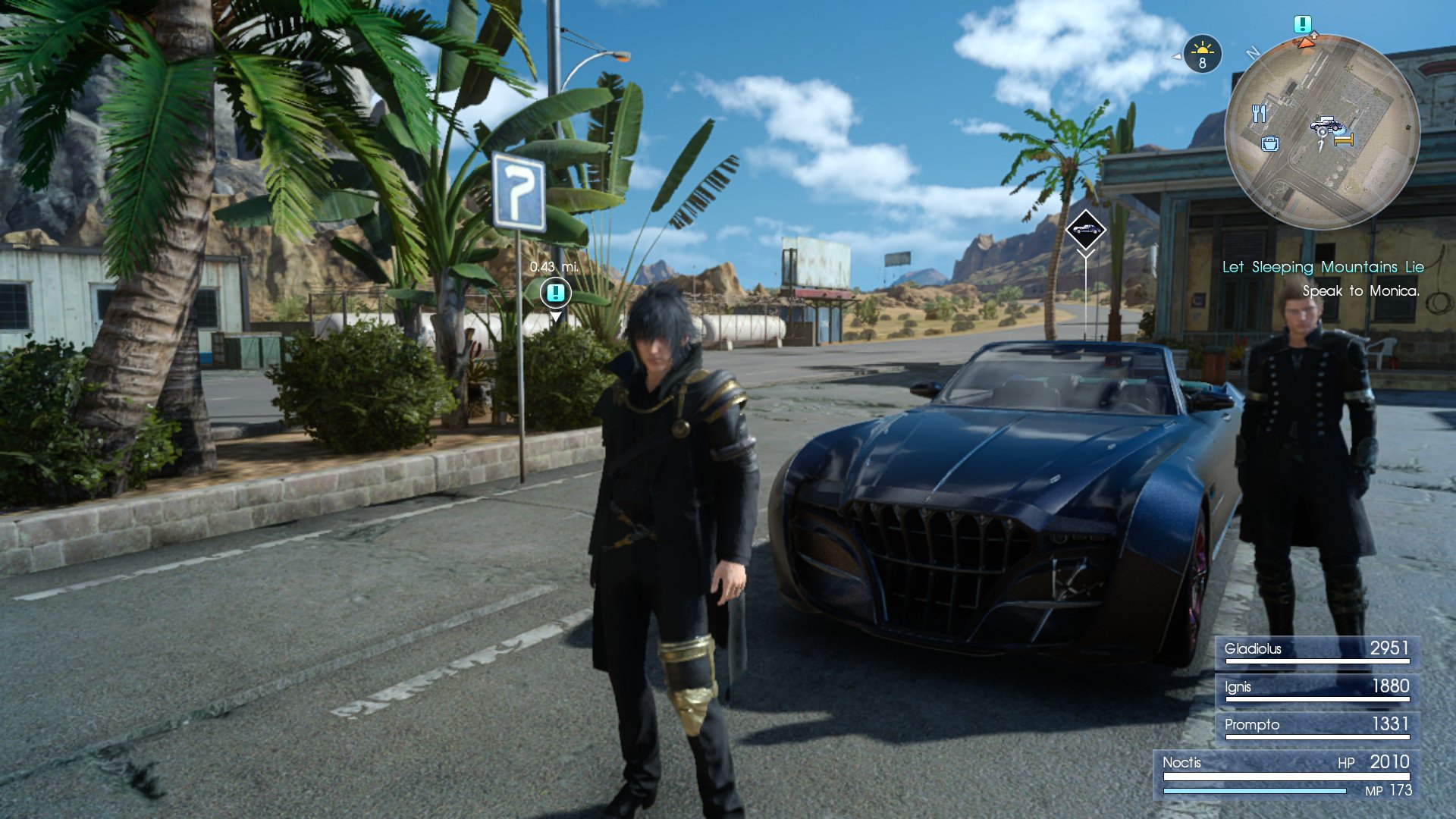Select the Regalia car icon on minimap
The width and height of the screenshot is (1456, 819).
click(1326, 124)
